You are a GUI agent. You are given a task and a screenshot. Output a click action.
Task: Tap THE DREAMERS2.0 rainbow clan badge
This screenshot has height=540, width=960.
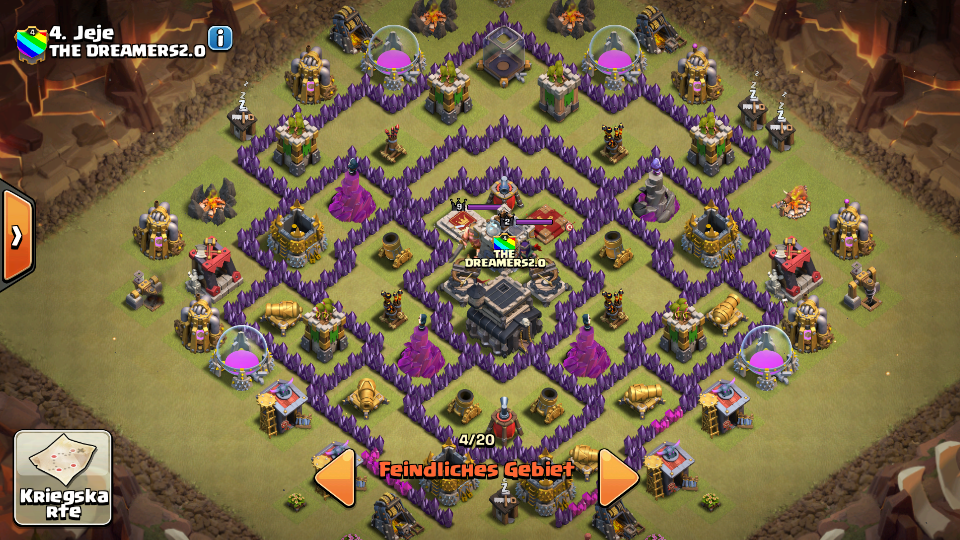(x=31, y=44)
